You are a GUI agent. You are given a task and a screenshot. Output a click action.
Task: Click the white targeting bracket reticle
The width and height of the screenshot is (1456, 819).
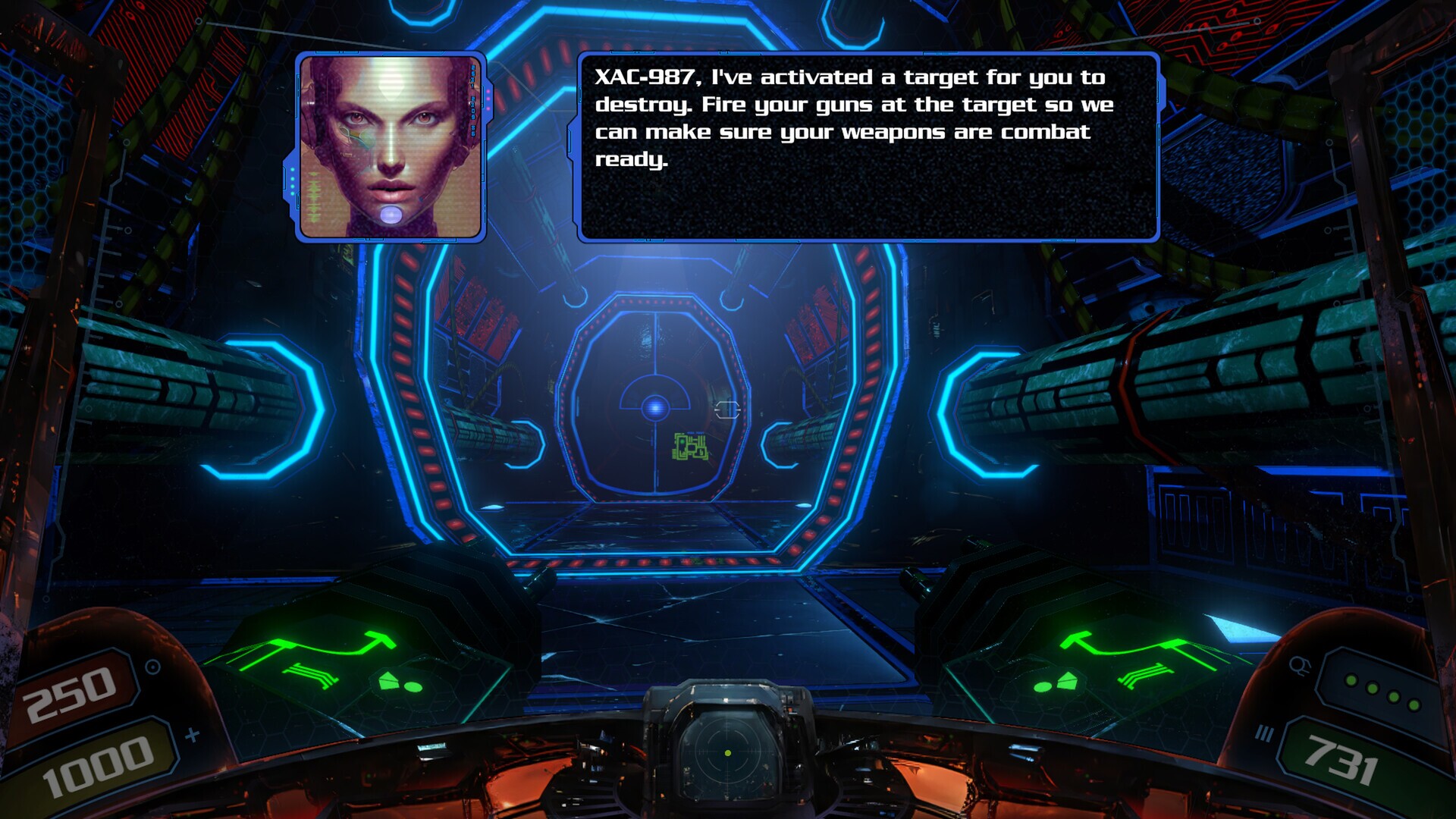coord(728,410)
